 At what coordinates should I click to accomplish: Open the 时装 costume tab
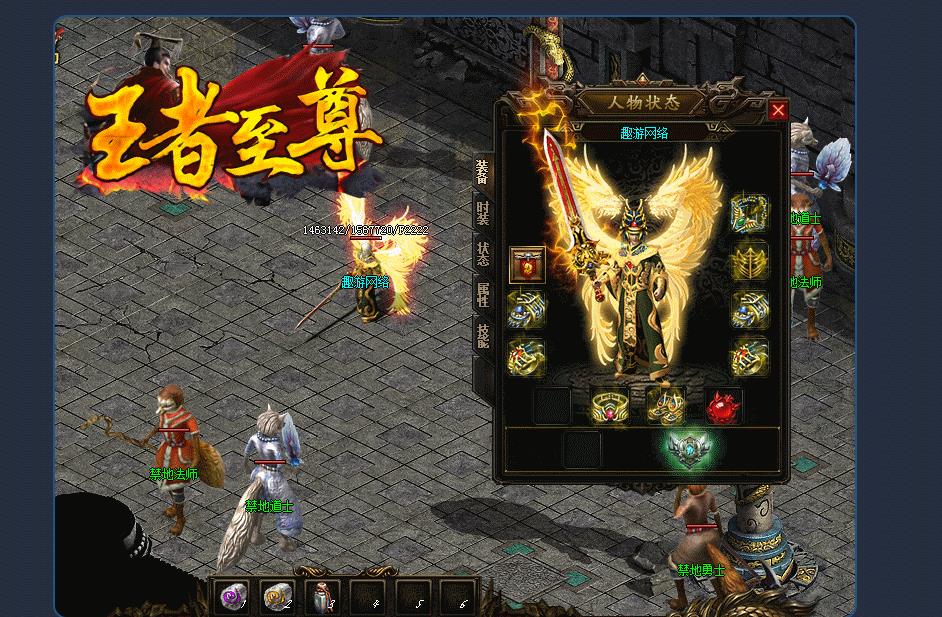483,212
